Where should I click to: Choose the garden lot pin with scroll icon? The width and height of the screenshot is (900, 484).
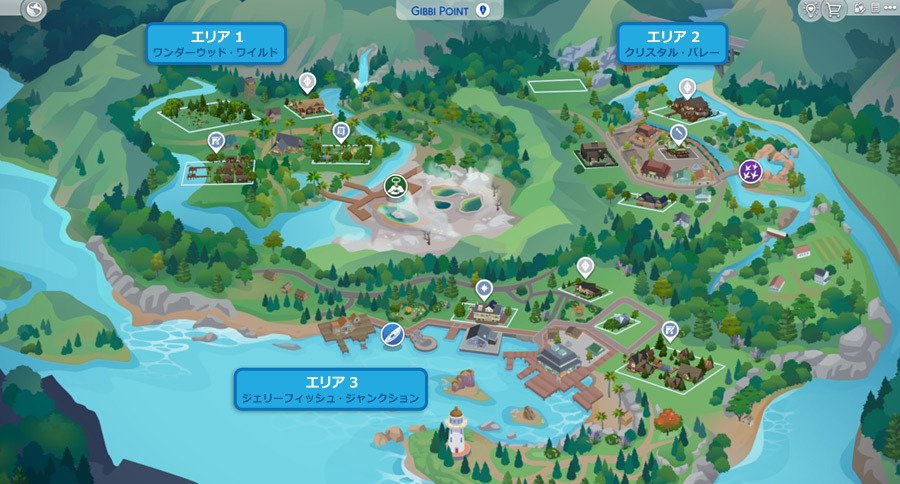click(x=341, y=133)
